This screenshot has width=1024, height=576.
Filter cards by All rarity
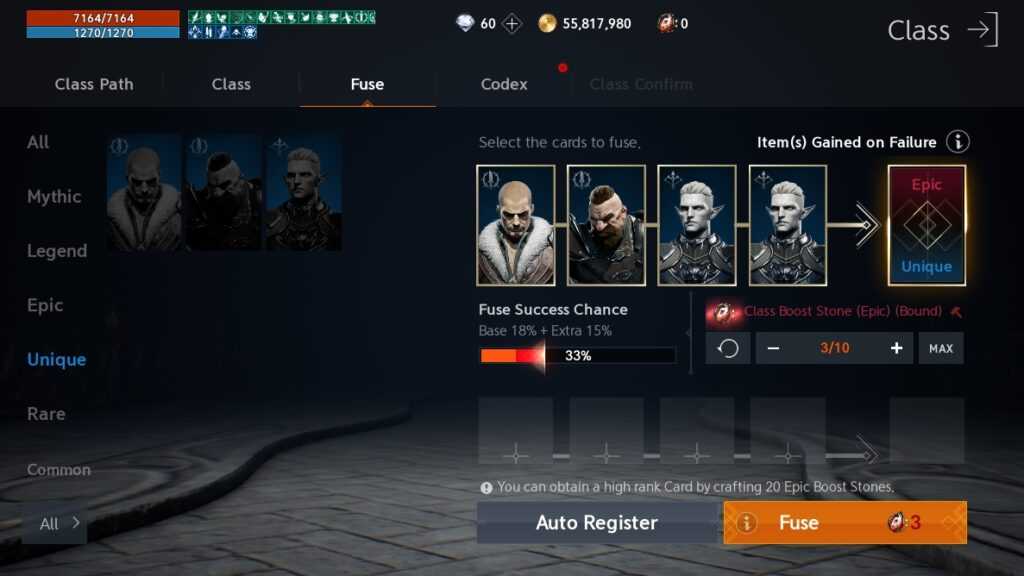(x=38, y=142)
